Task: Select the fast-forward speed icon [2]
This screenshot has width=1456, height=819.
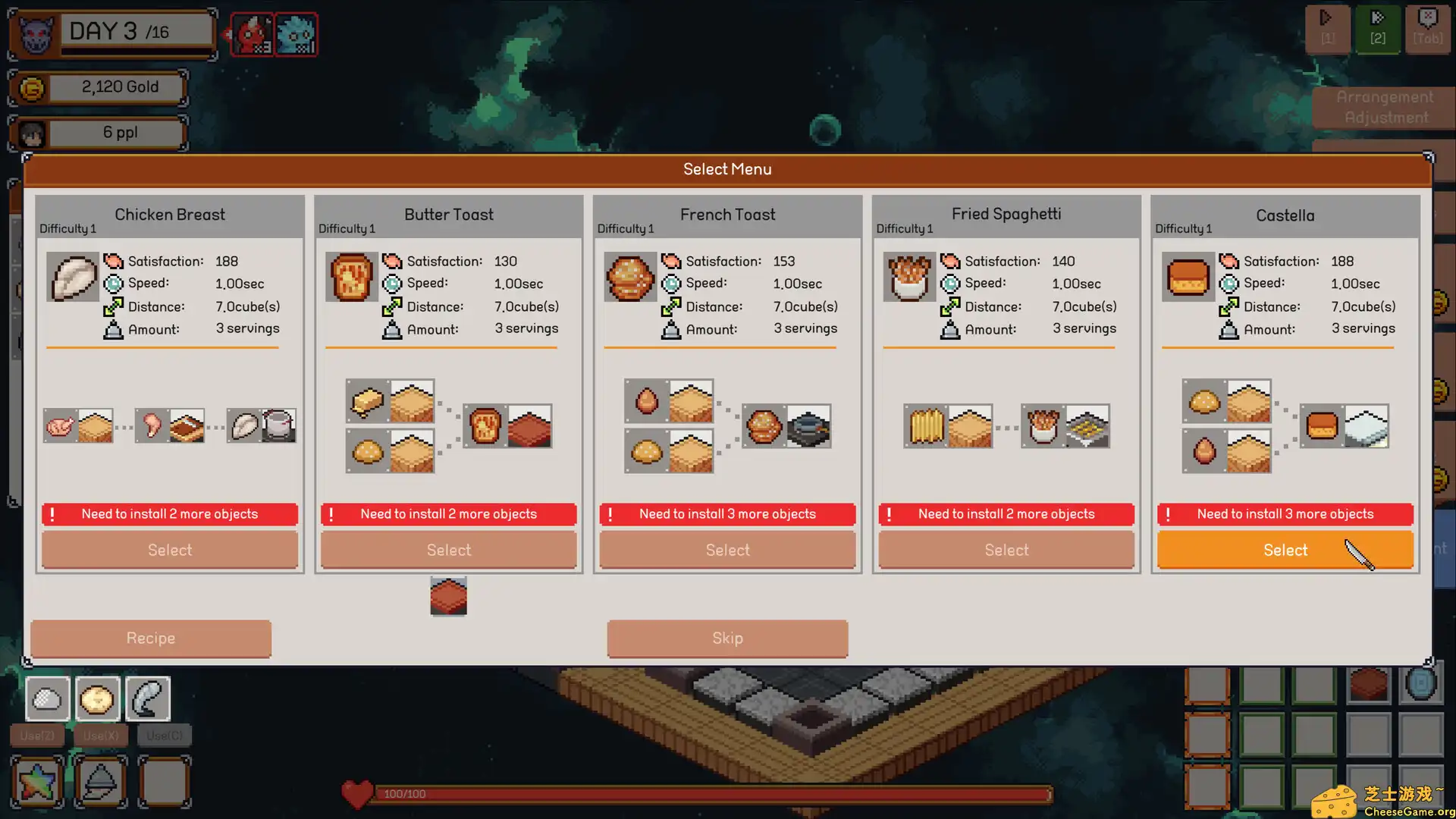Action: pos(1377,29)
